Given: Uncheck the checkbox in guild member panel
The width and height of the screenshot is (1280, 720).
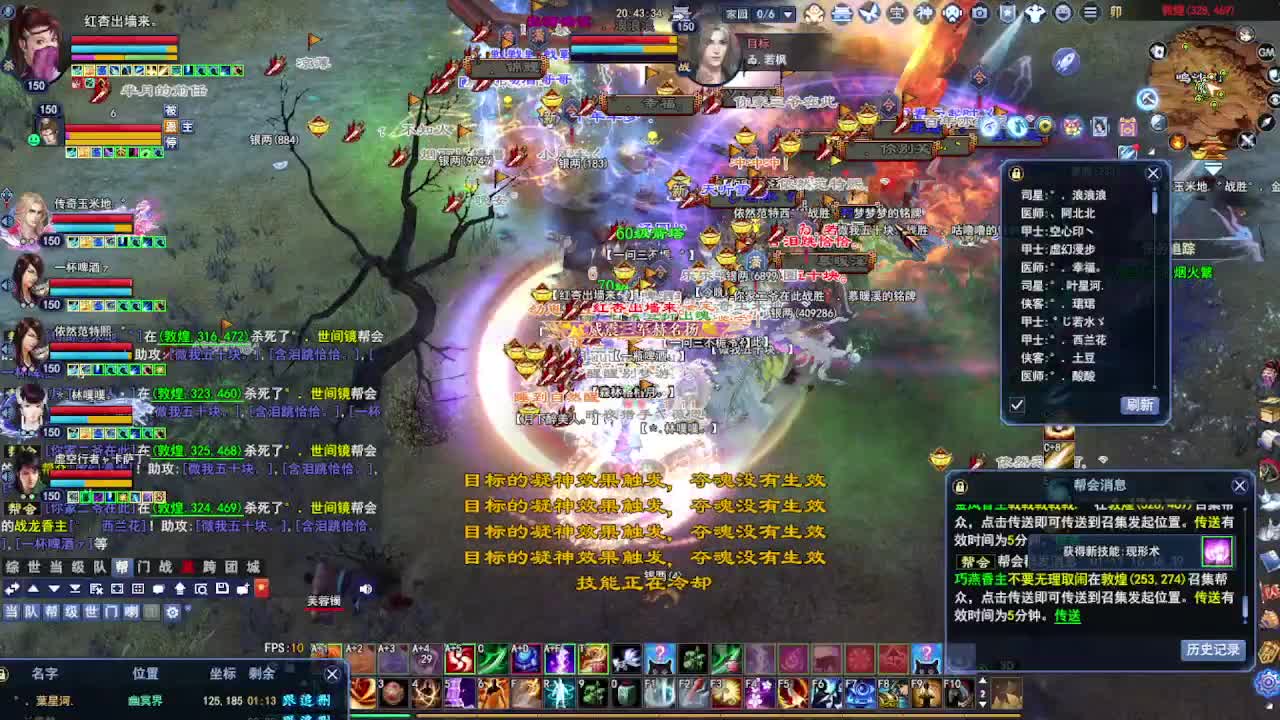Looking at the screenshot, I should [x=1016, y=404].
